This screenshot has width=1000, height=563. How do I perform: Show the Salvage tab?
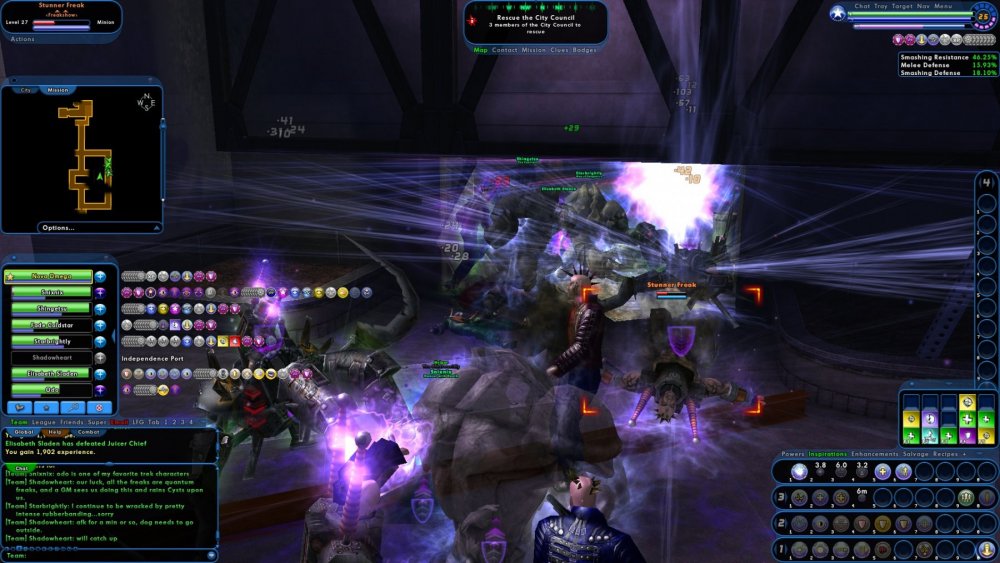tap(915, 454)
